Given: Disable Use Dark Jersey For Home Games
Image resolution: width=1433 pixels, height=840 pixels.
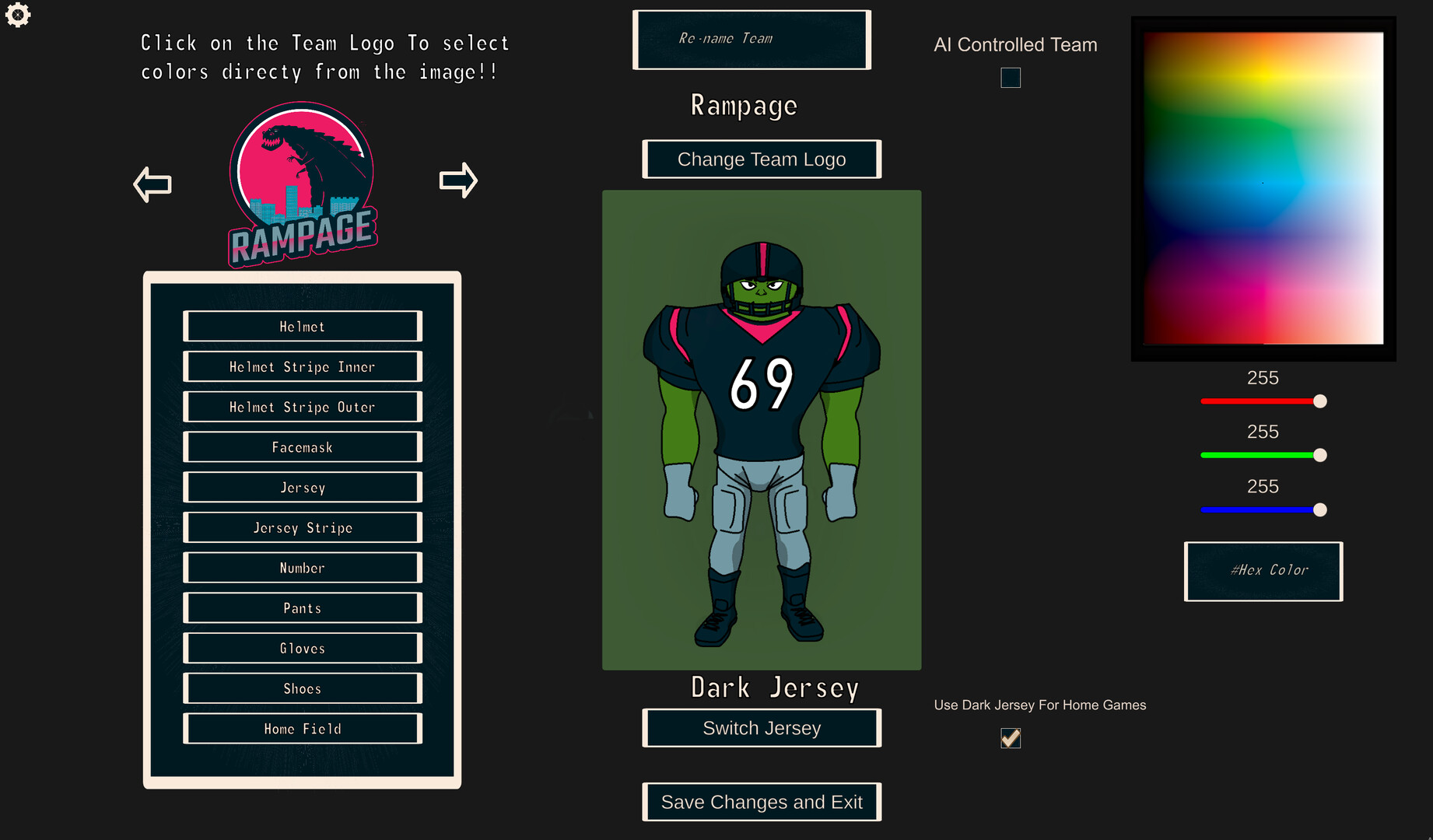Looking at the screenshot, I should tap(1010, 737).
